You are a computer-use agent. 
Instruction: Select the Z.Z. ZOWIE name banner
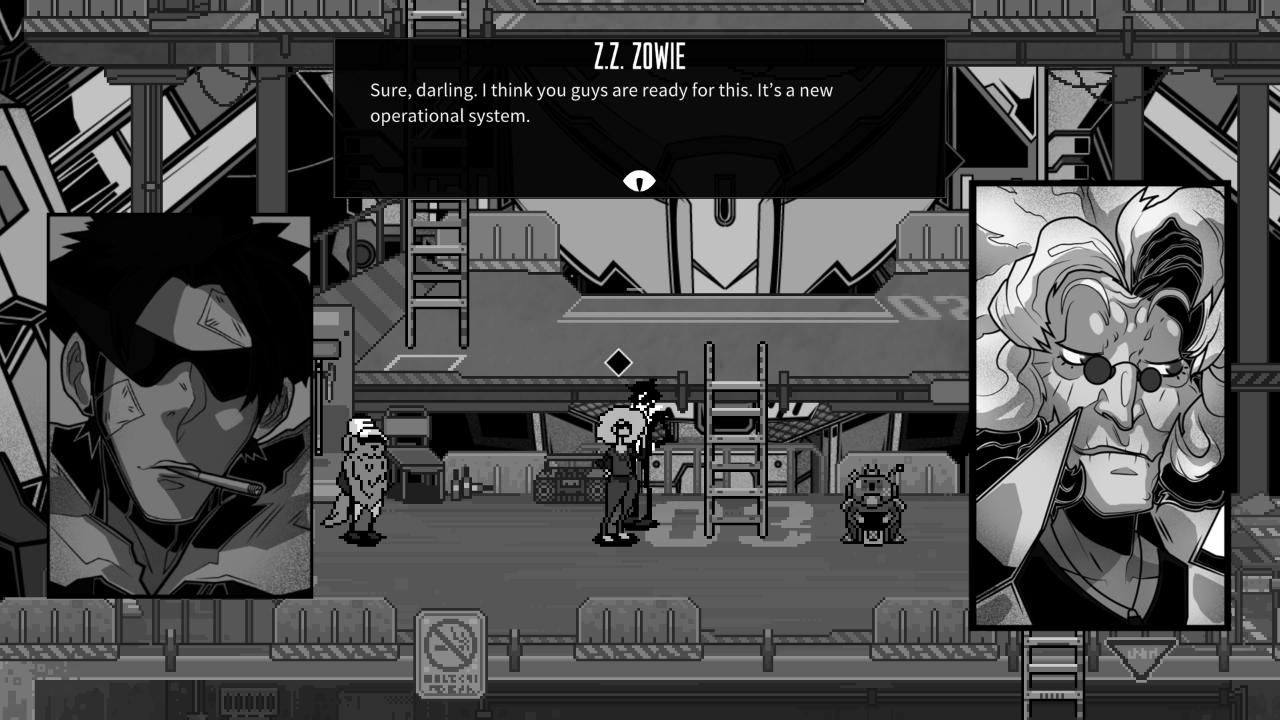pyautogui.click(x=639, y=57)
